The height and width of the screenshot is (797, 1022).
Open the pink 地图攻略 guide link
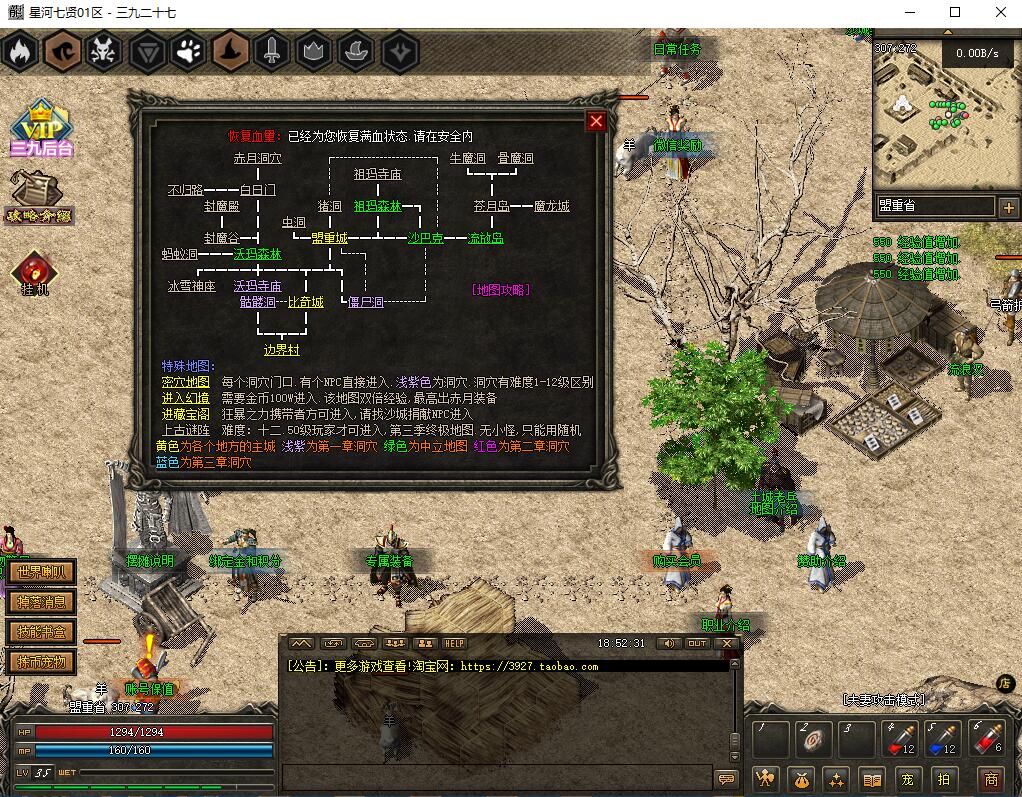(500, 290)
